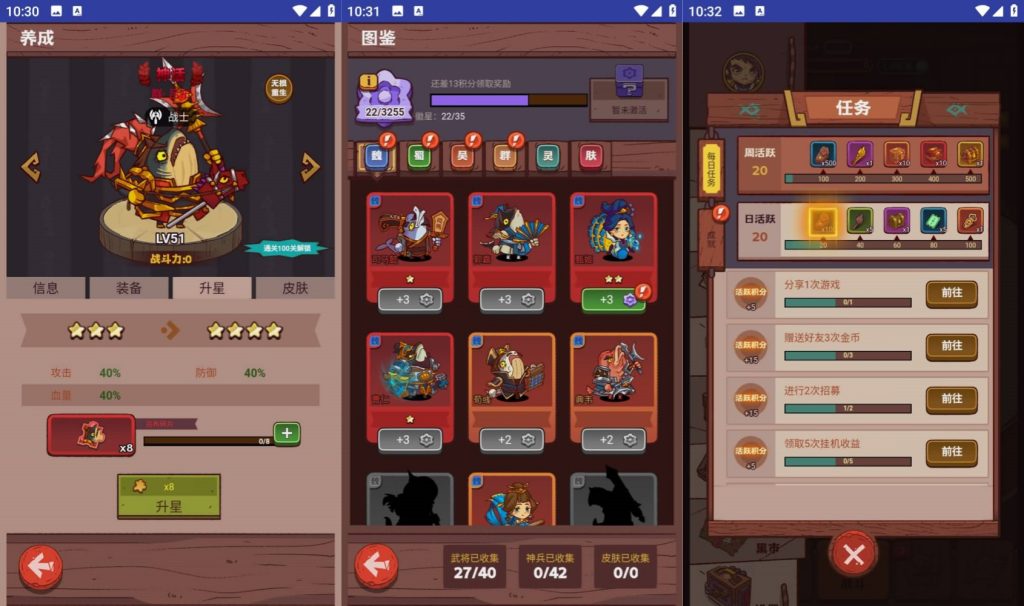Add shards with the green plus button
The width and height of the screenshot is (1024, 606).
point(287,433)
